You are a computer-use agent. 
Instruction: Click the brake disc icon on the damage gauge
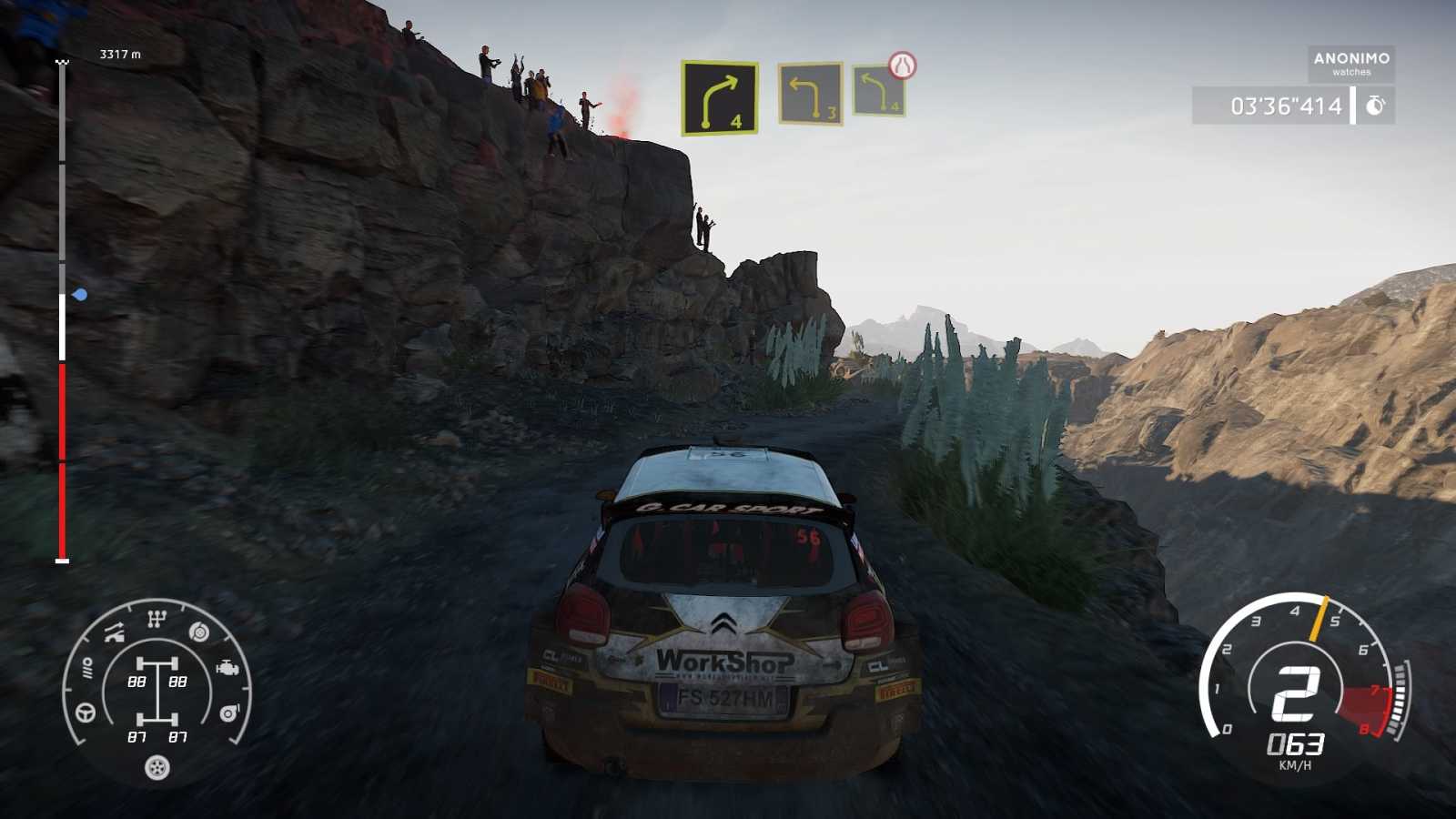(199, 632)
